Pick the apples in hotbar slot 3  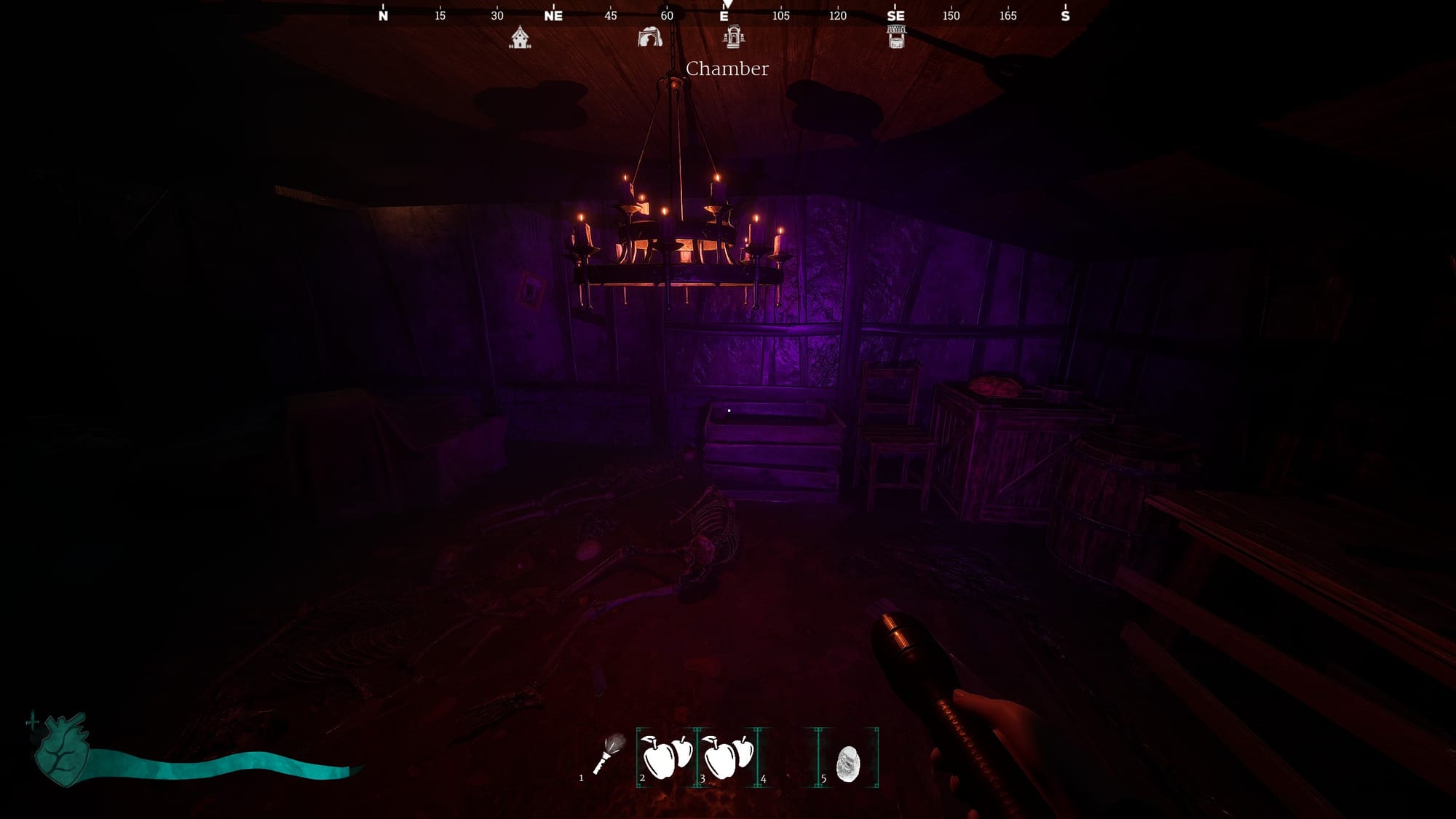(727, 757)
